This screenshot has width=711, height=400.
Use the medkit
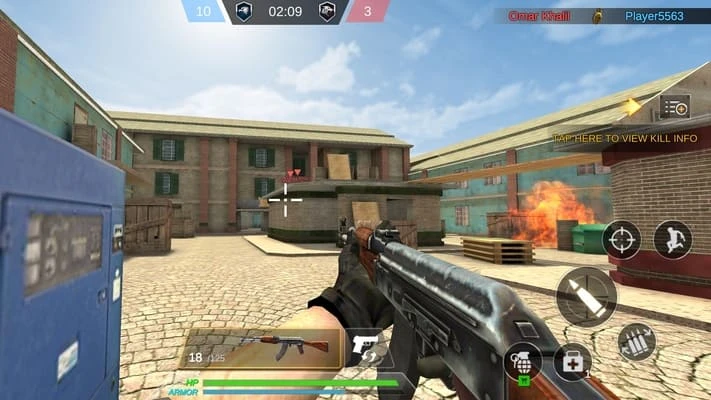coord(572,362)
